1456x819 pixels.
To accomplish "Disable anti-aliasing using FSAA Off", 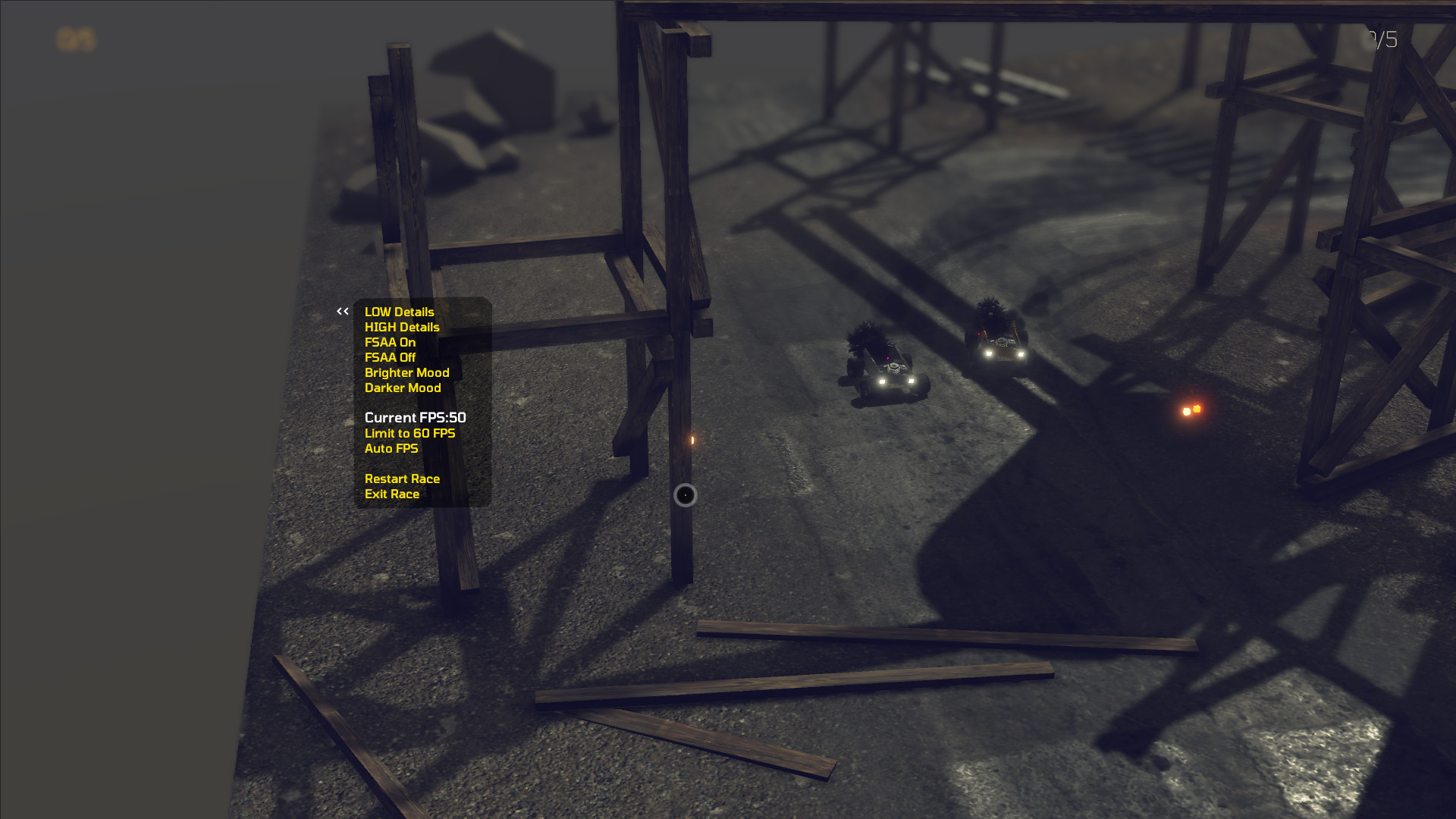I will pos(391,357).
